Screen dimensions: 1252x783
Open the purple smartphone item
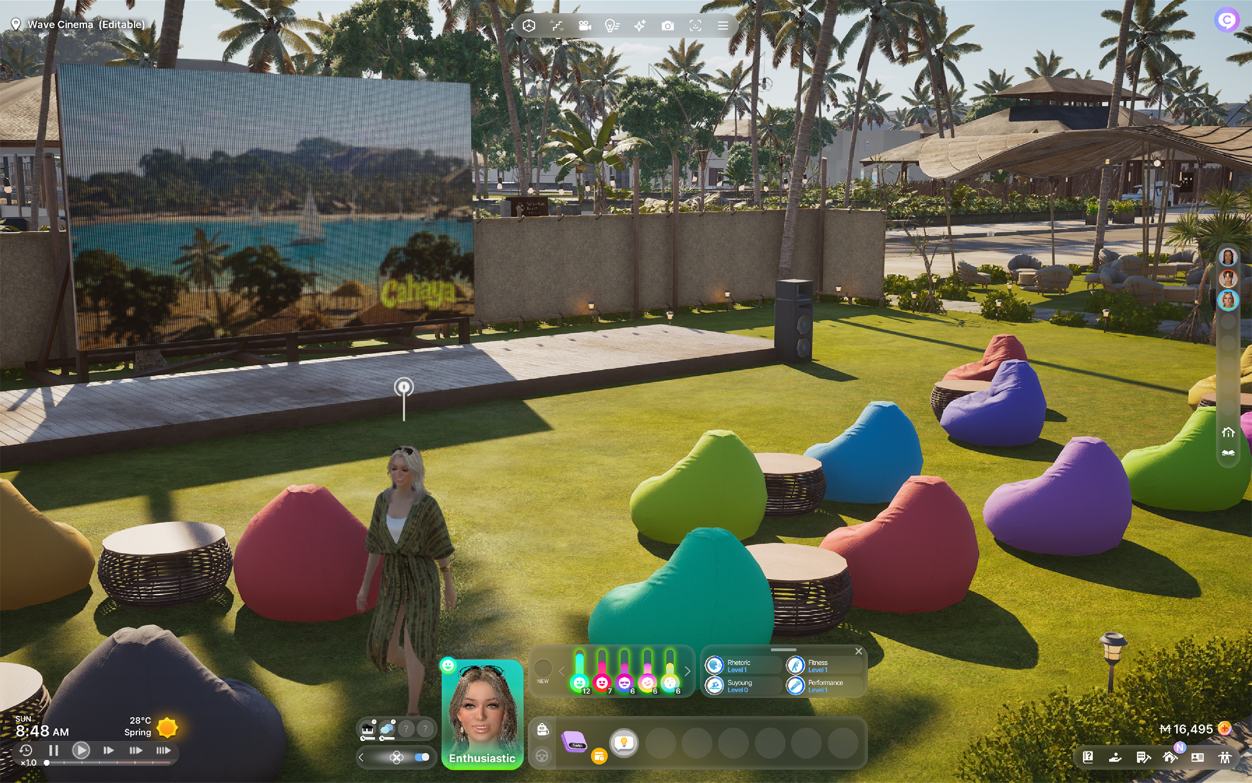click(x=573, y=742)
